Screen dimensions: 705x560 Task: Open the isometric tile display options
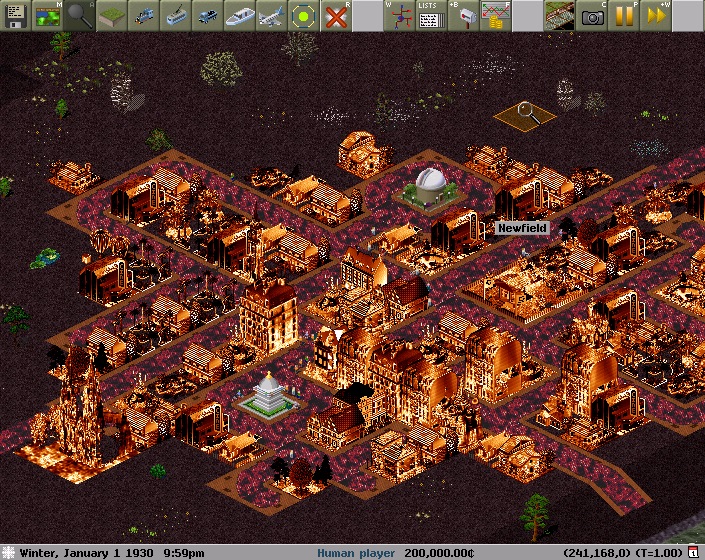(560, 15)
